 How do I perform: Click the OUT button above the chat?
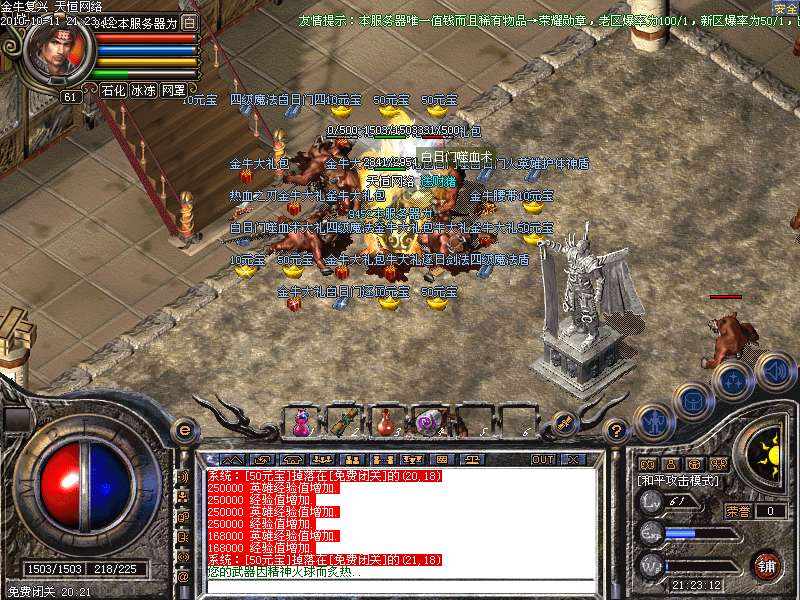543,459
